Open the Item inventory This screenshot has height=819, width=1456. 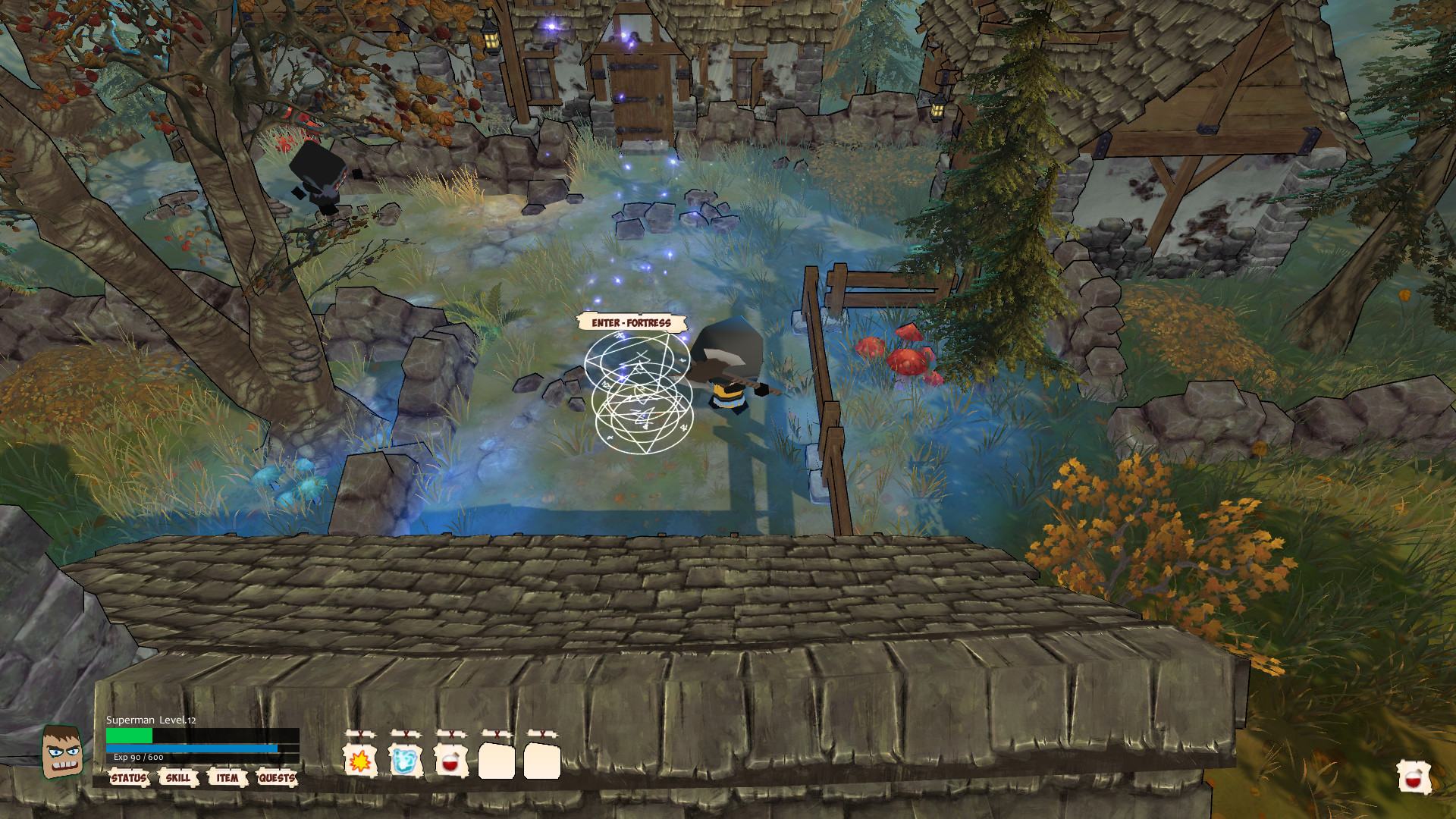pos(227,778)
